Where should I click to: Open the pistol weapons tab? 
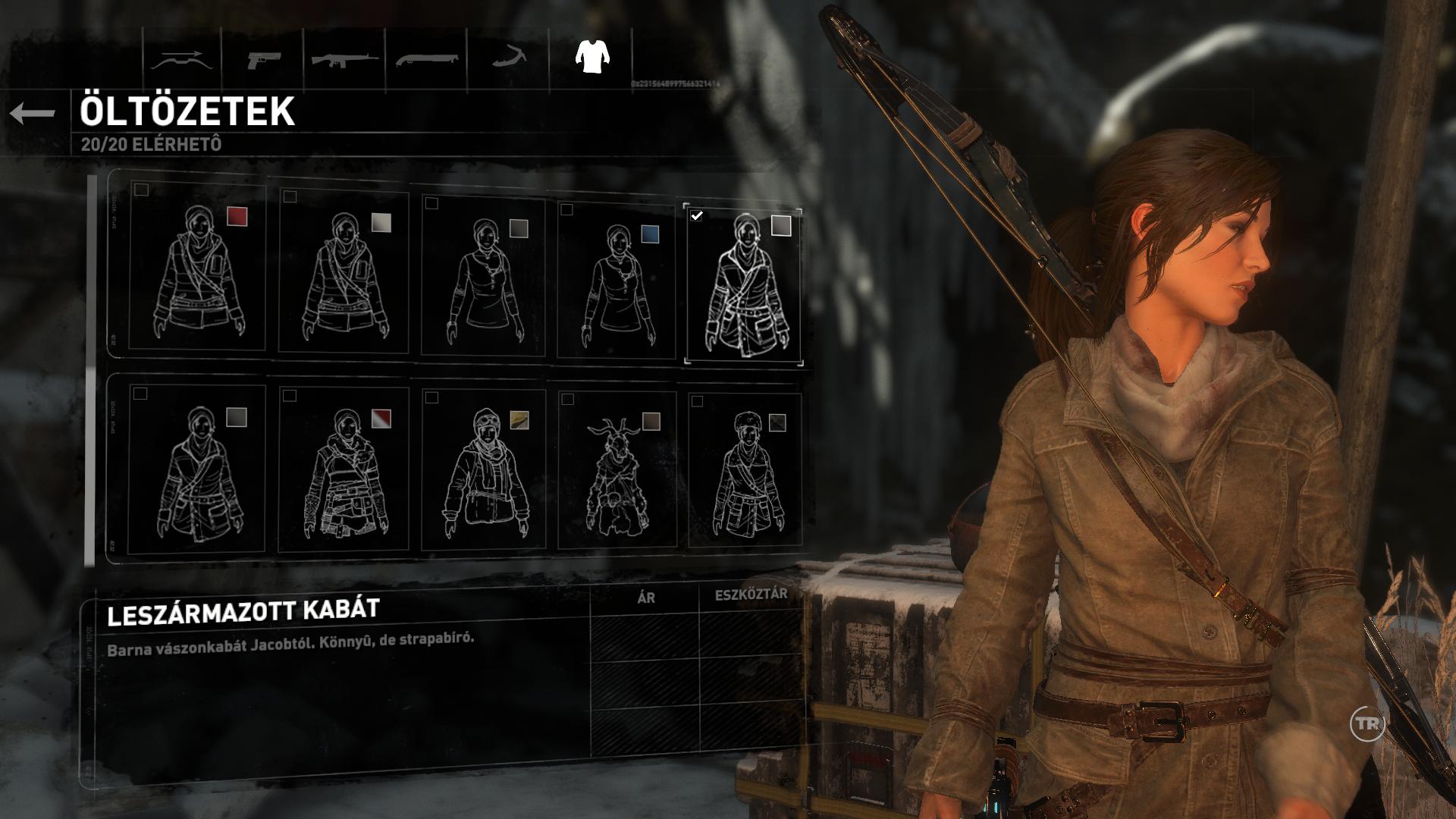(x=263, y=59)
